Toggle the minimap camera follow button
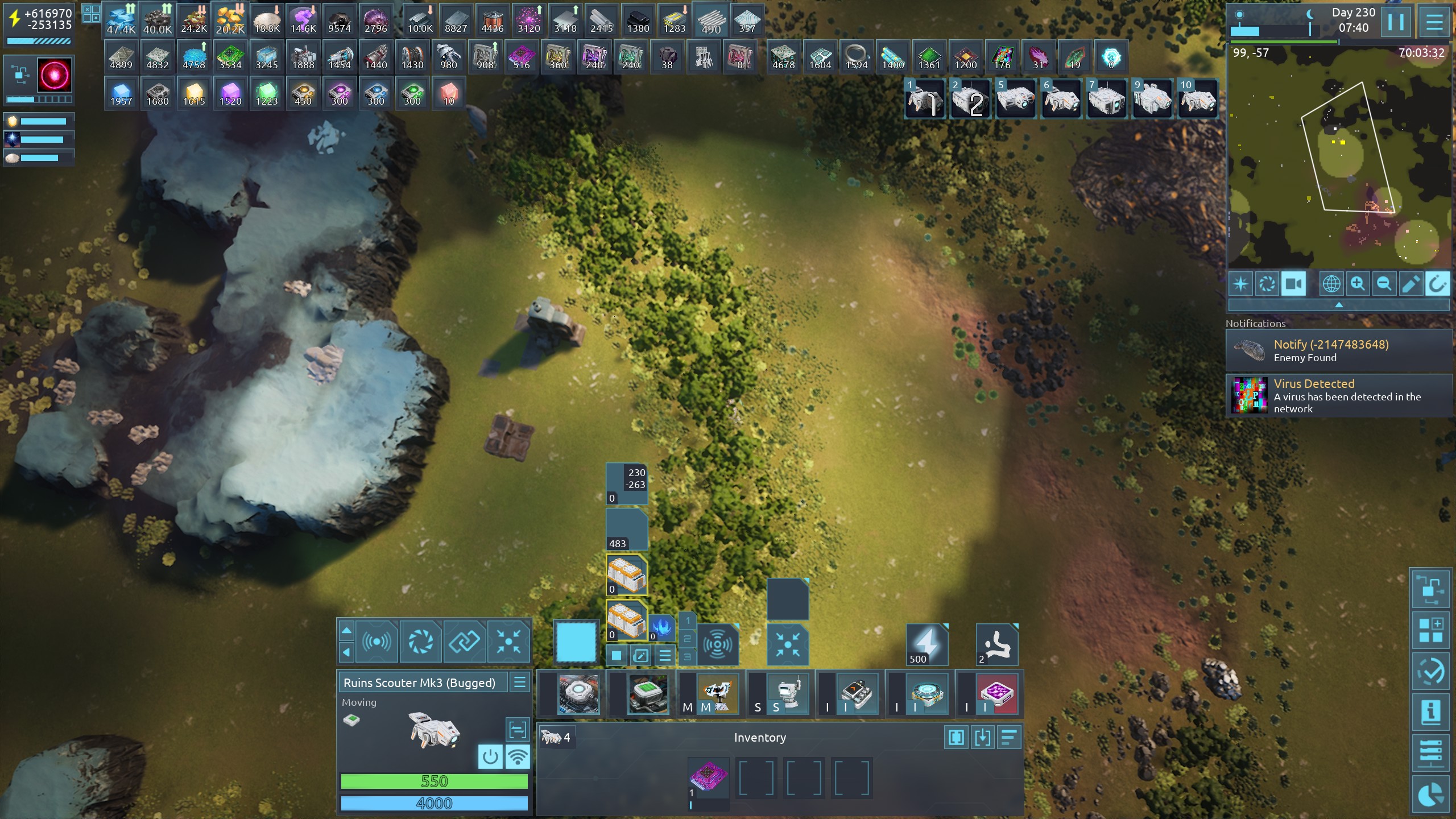 coord(1293,284)
